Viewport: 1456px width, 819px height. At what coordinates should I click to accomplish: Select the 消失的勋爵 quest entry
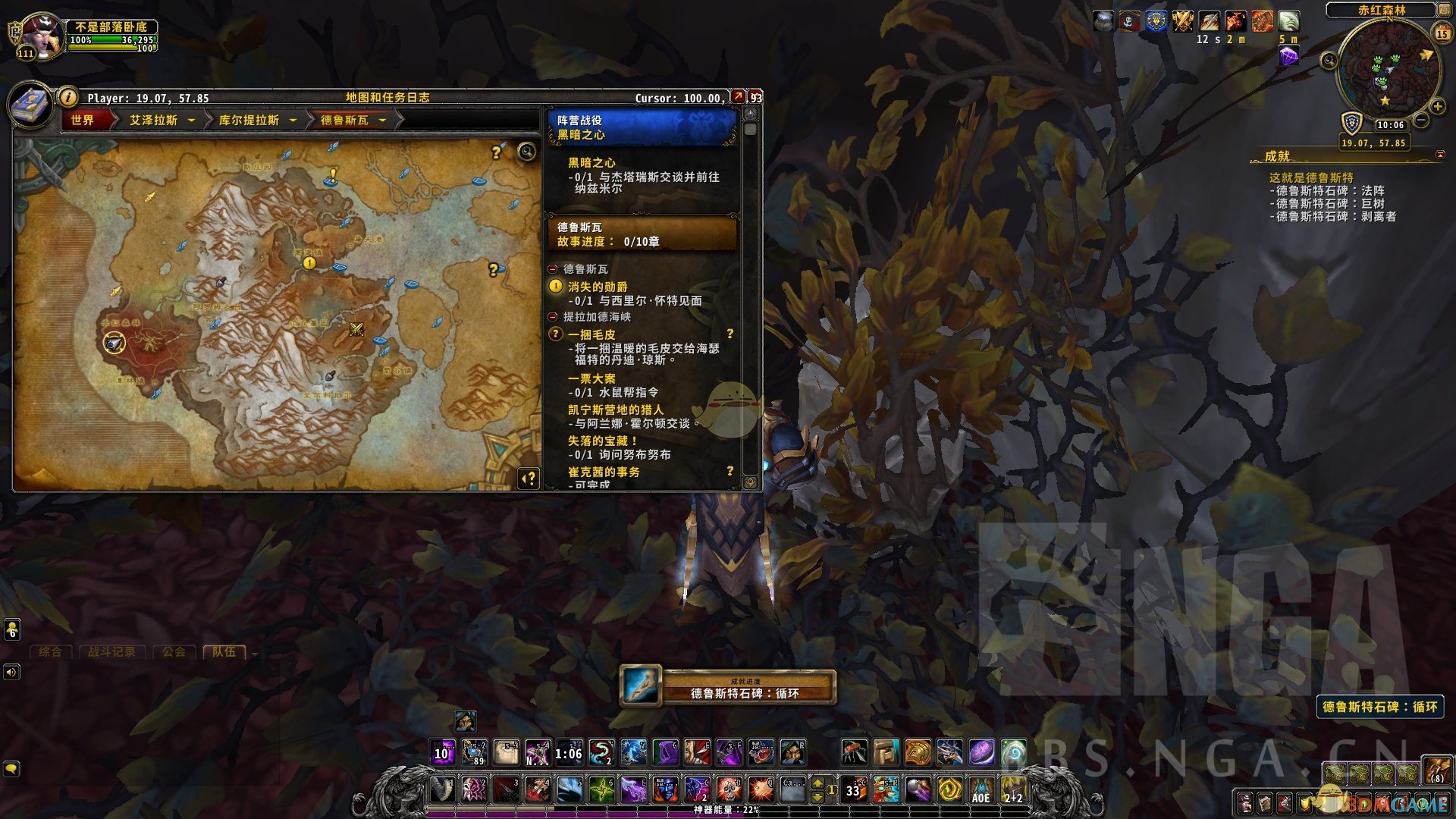coord(598,287)
